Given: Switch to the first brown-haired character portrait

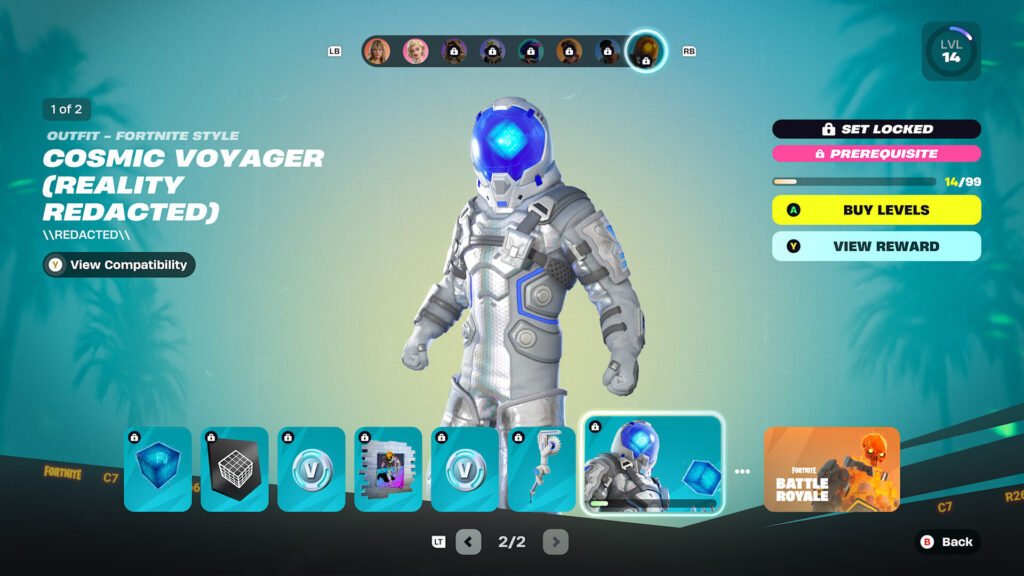Looking at the screenshot, I should pyautogui.click(x=377, y=51).
